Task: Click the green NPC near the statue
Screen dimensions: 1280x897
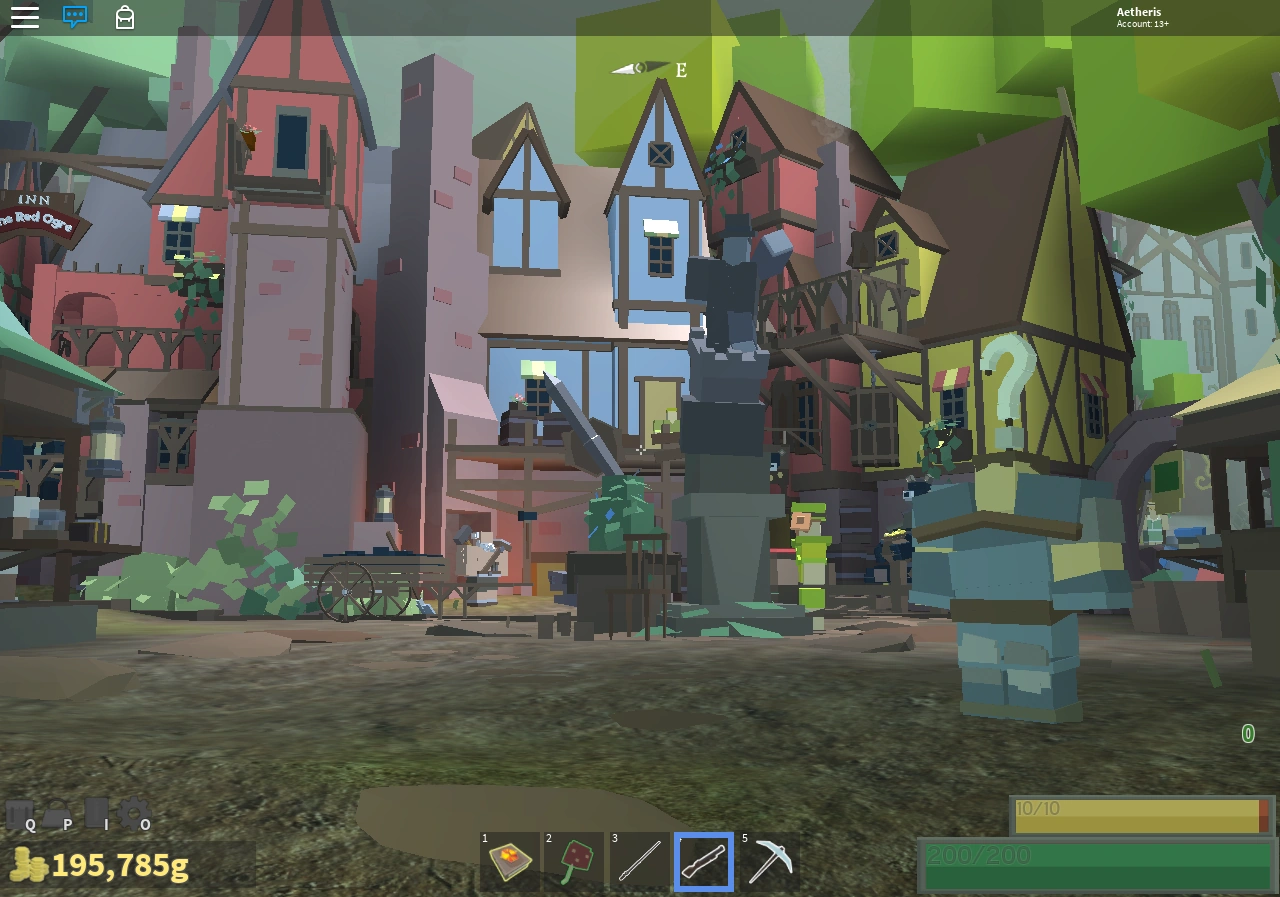Action: [810, 550]
